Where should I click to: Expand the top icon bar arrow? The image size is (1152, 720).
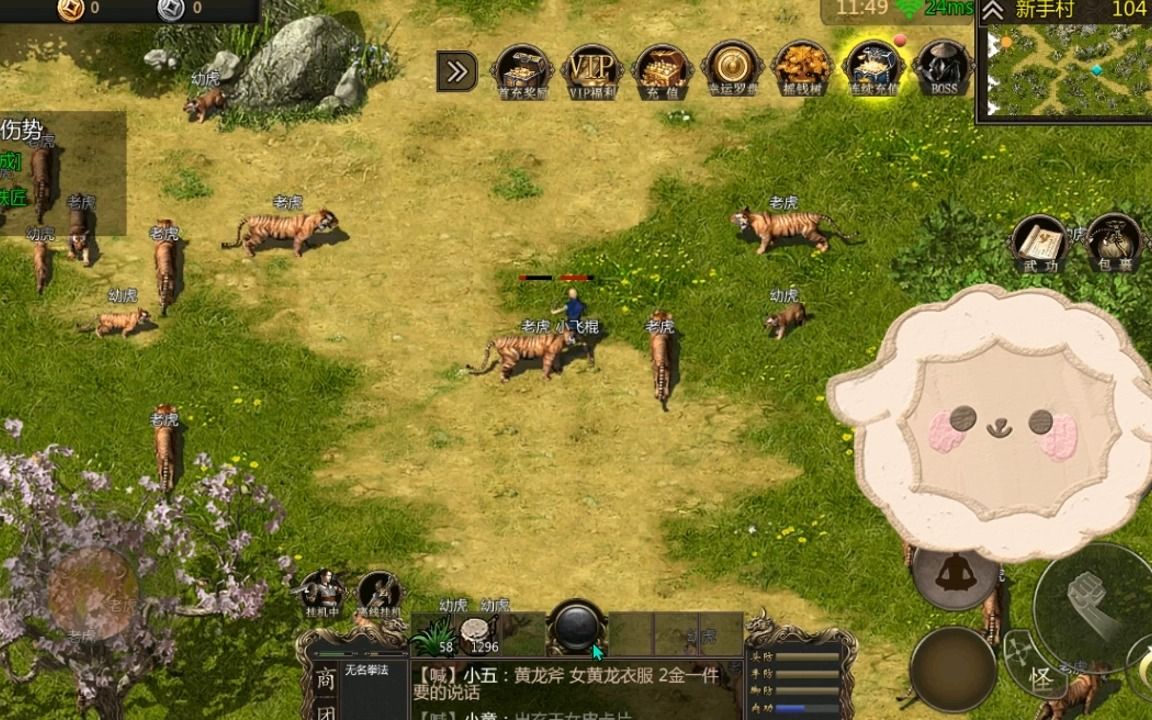(x=457, y=71)
